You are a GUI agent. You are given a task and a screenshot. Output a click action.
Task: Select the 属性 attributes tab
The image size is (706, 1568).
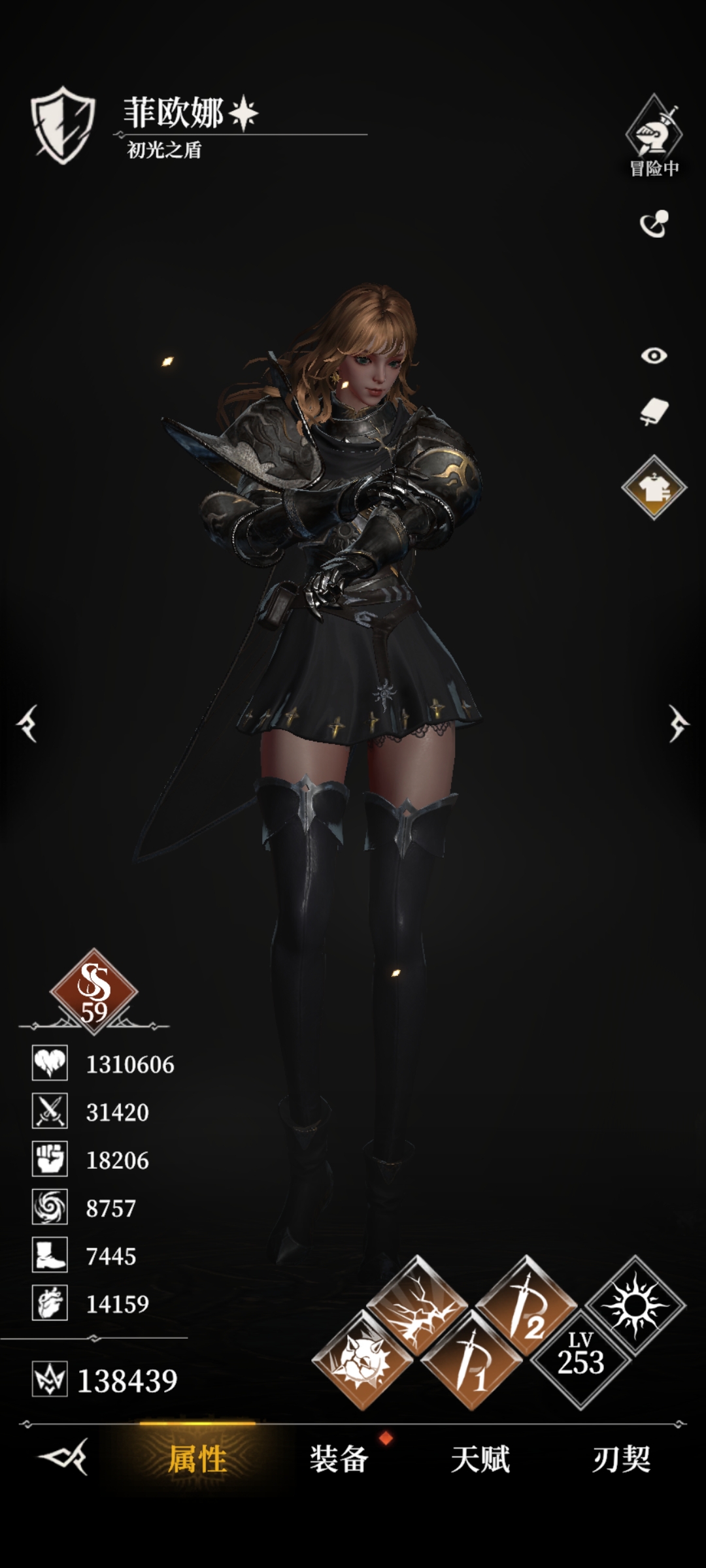[x=197, y=1459]
